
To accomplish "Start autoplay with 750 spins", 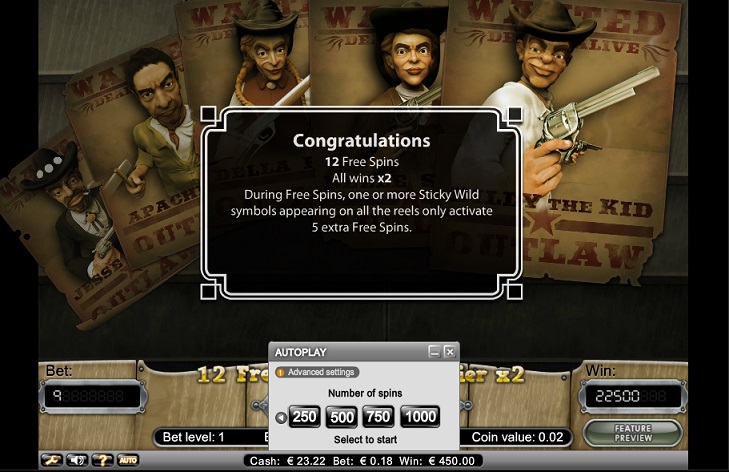I will [379, 417].
